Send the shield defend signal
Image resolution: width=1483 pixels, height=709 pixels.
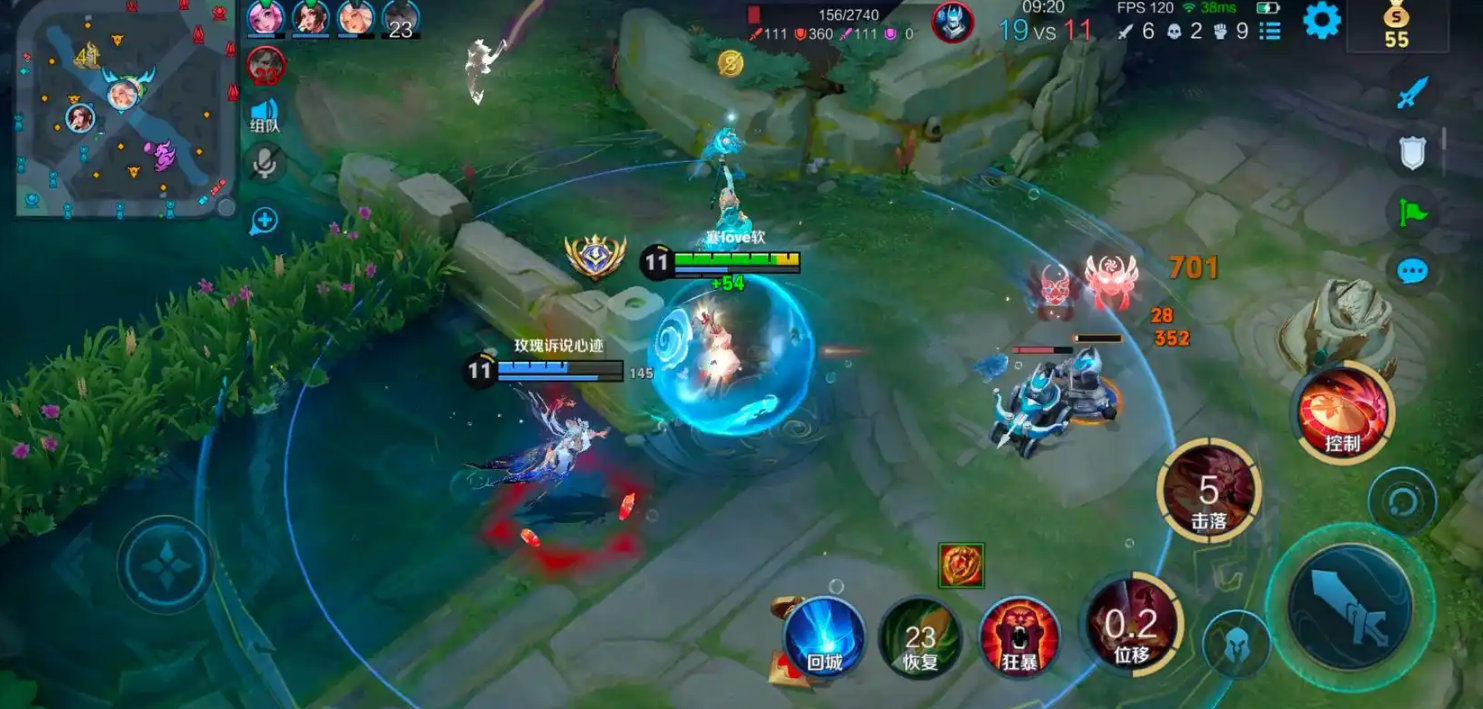[x=1412, y=152]
